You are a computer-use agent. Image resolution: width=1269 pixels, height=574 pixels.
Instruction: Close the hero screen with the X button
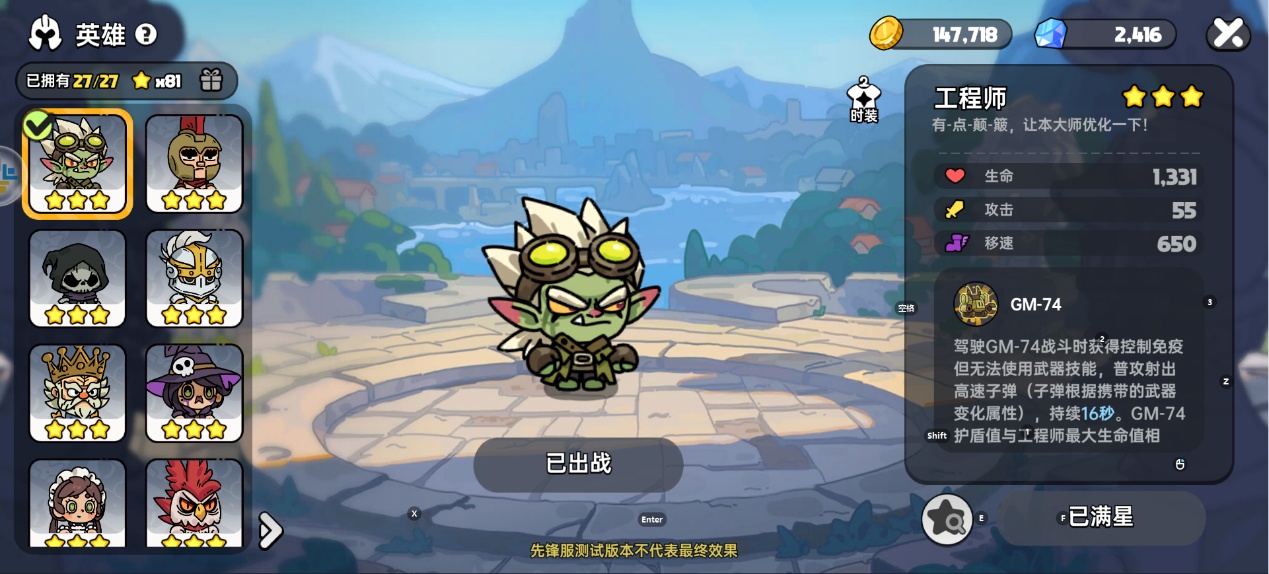coord(1228,34)
